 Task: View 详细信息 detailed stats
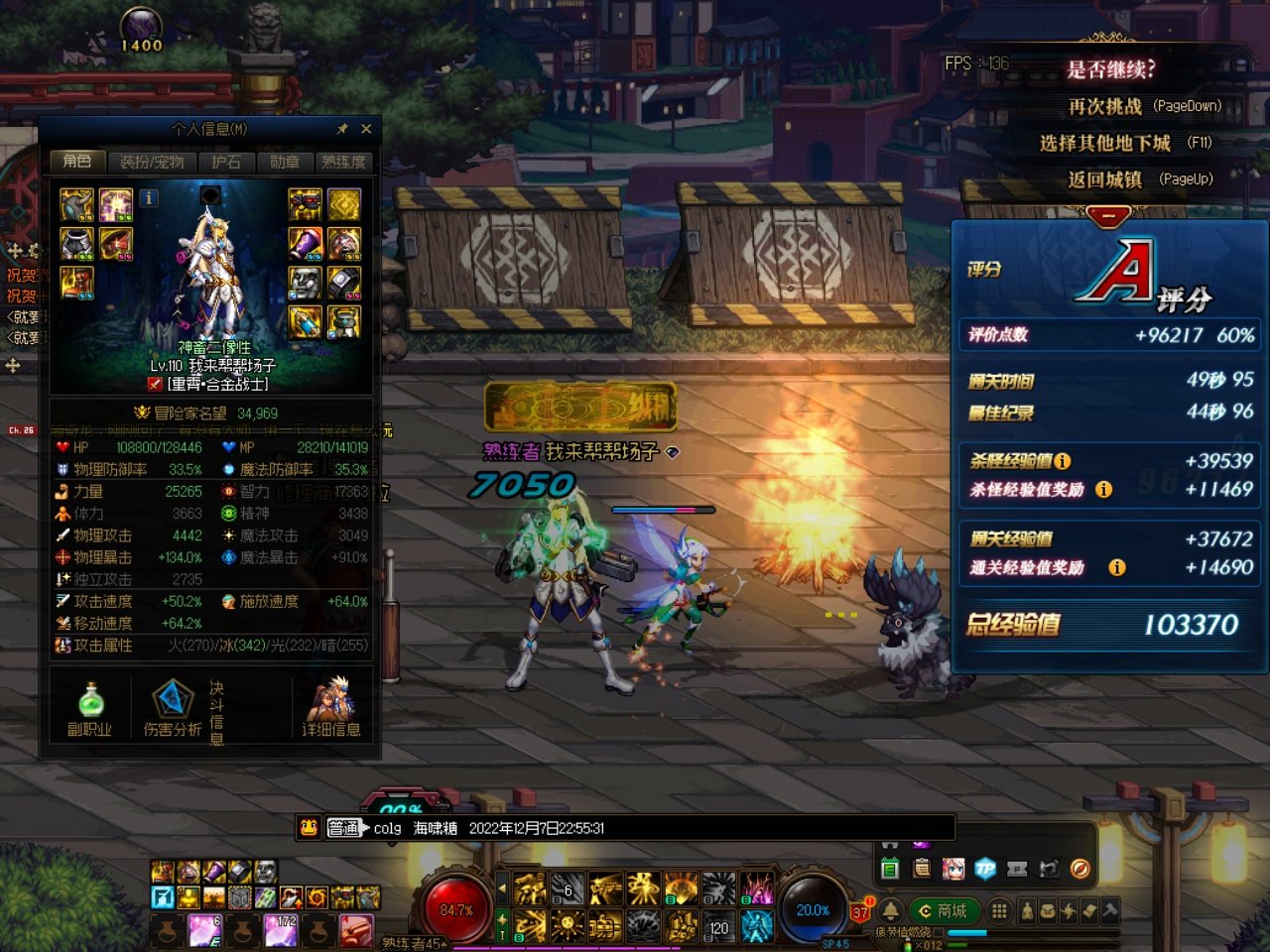tap(330, 709)
